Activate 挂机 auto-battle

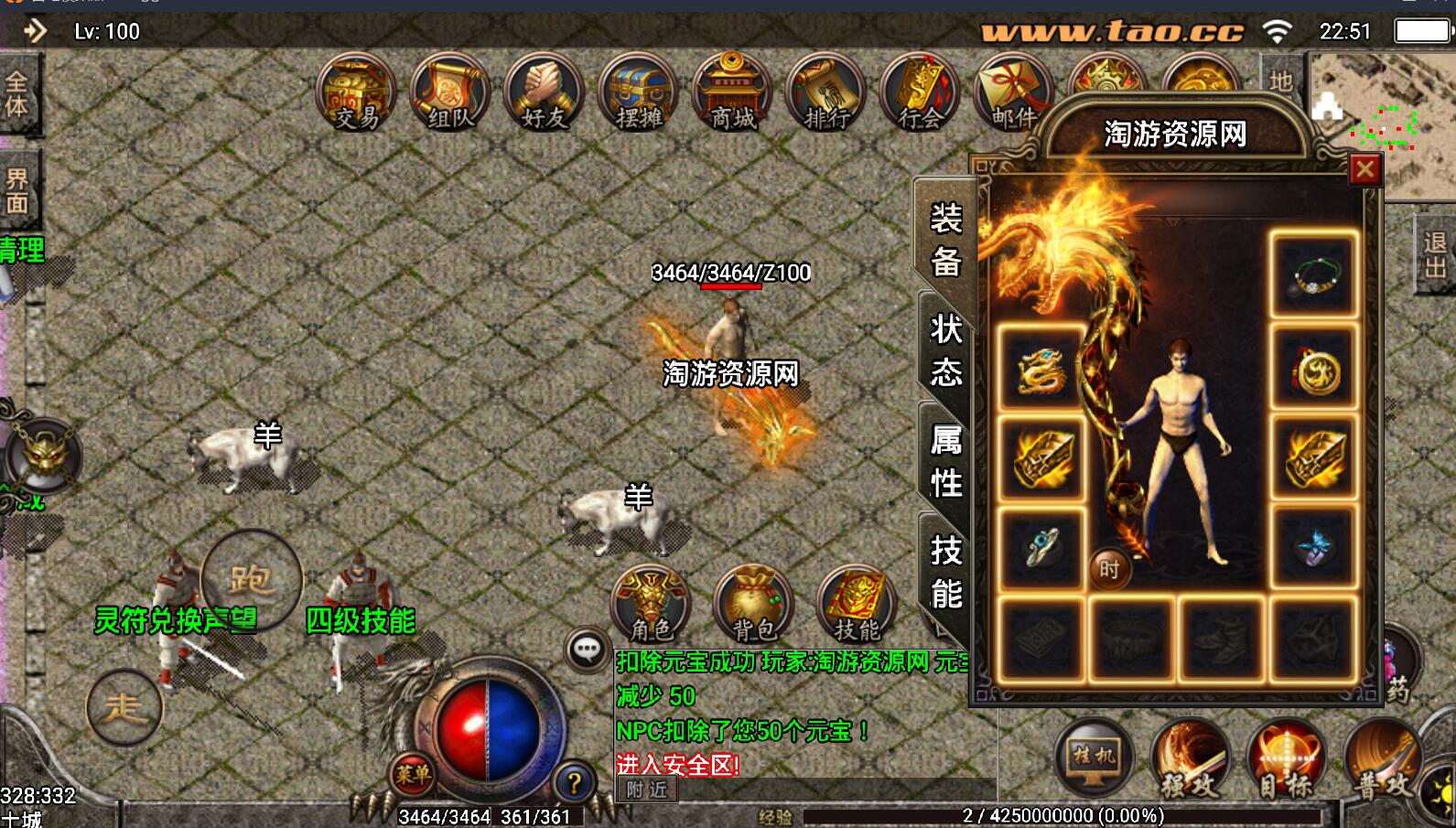point(1095,758)
